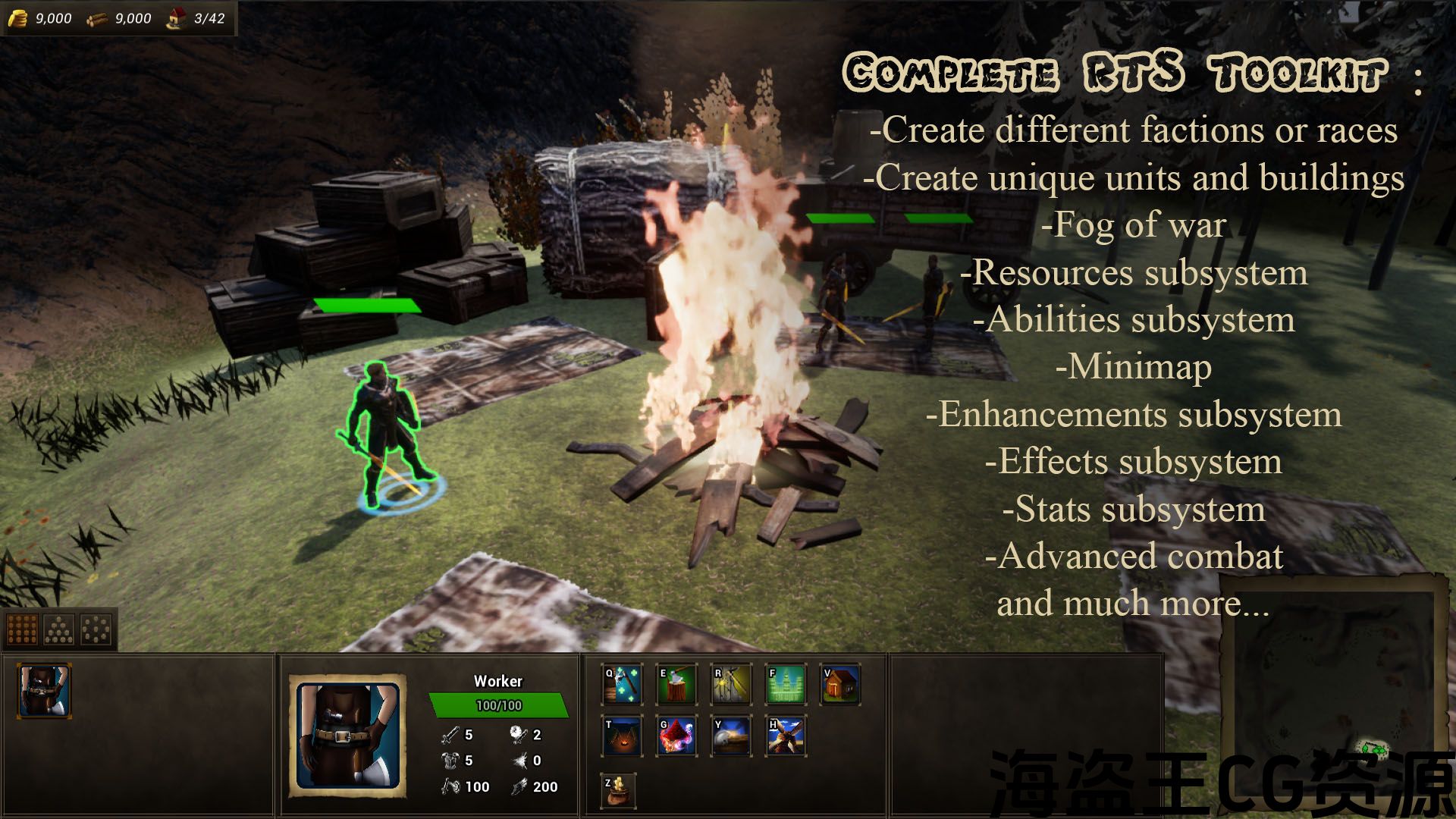Select the campfire tent build icon

coord(623,736)
